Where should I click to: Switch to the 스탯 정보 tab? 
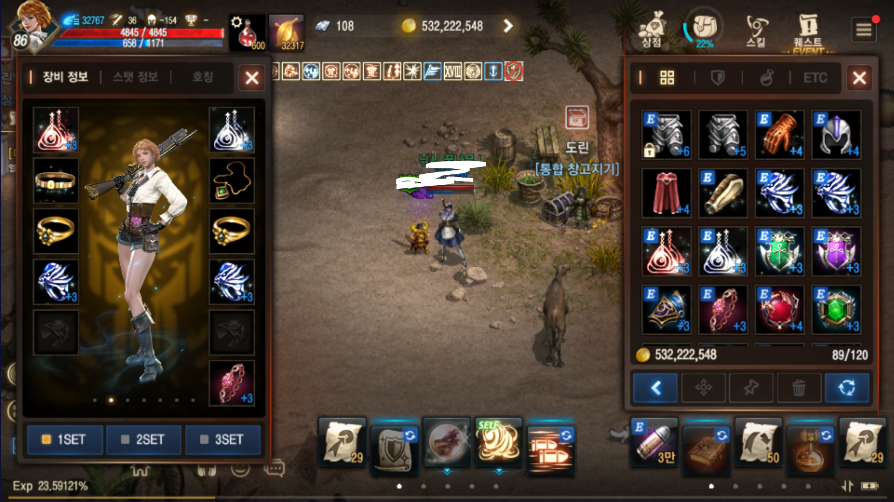(138, 77)
